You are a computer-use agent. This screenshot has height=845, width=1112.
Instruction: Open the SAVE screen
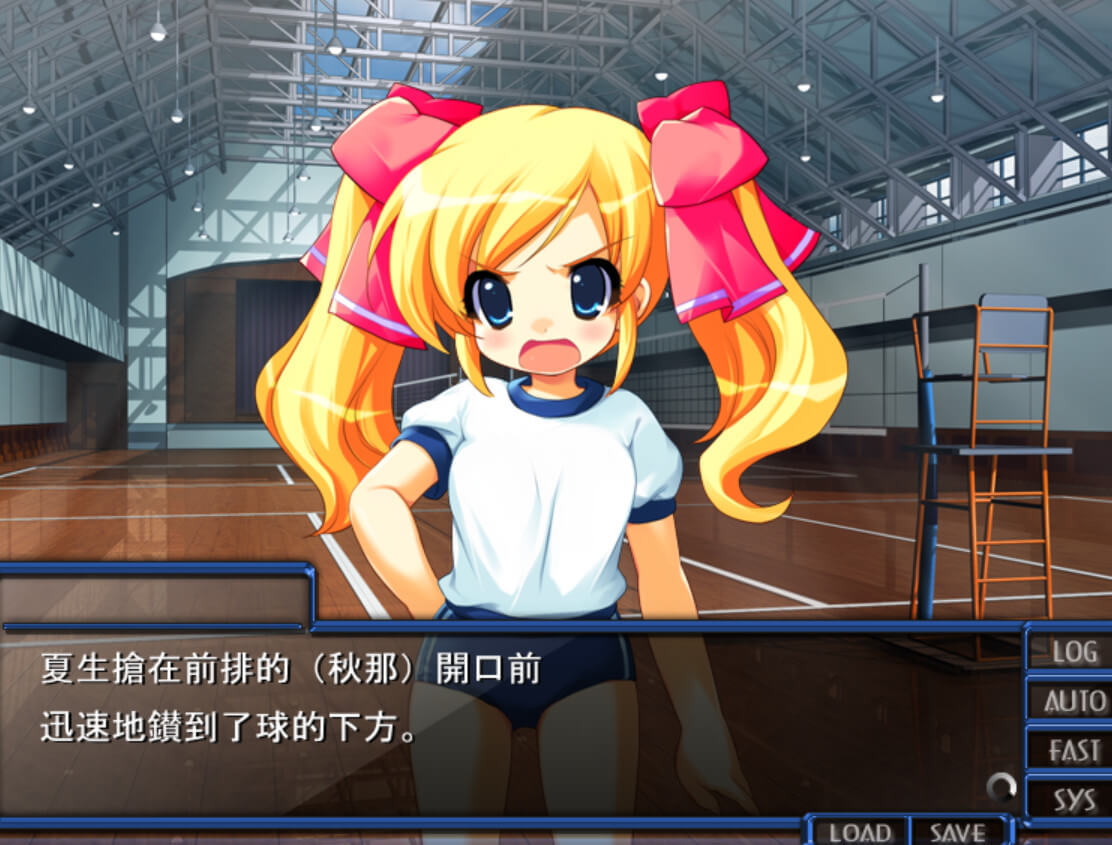coord(958,832)
